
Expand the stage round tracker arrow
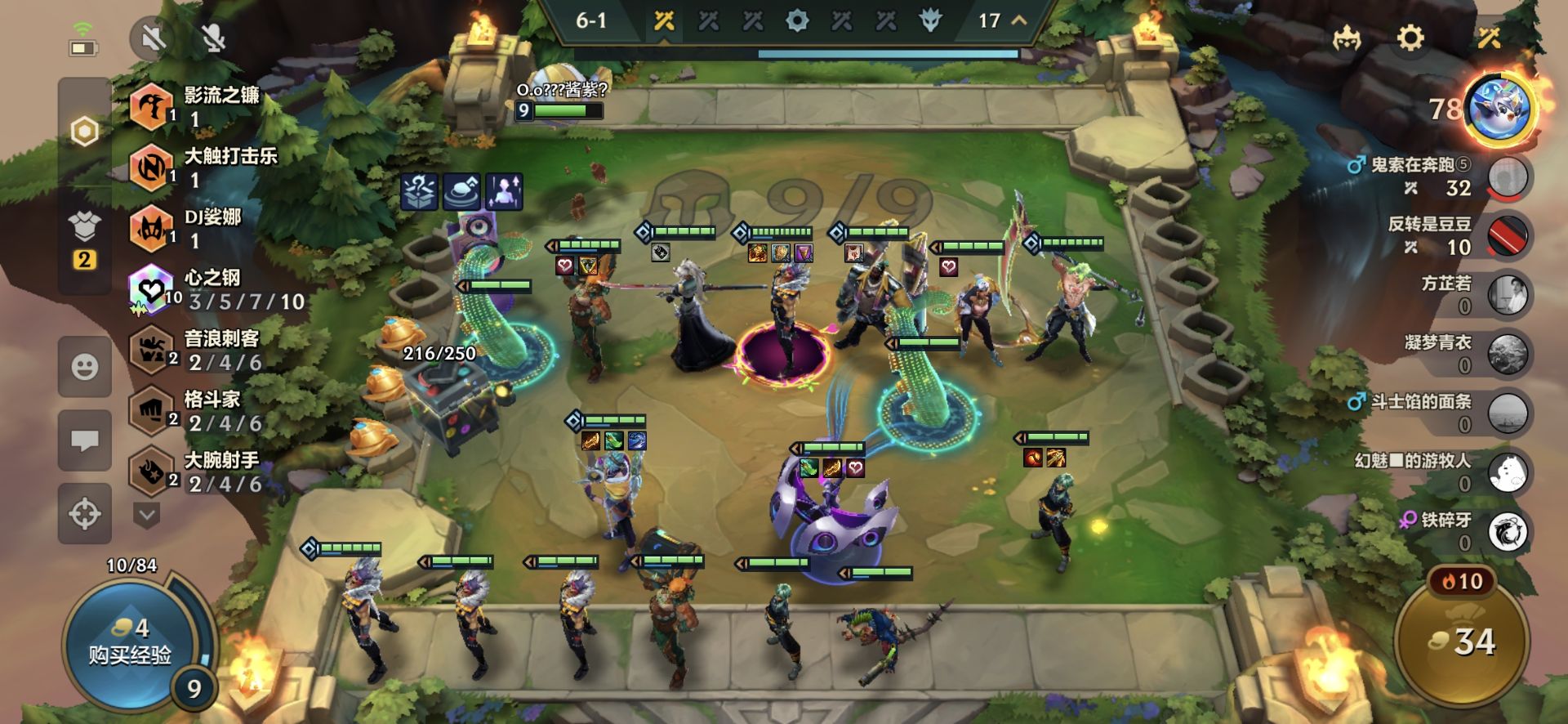click(x=1019, y=20)
